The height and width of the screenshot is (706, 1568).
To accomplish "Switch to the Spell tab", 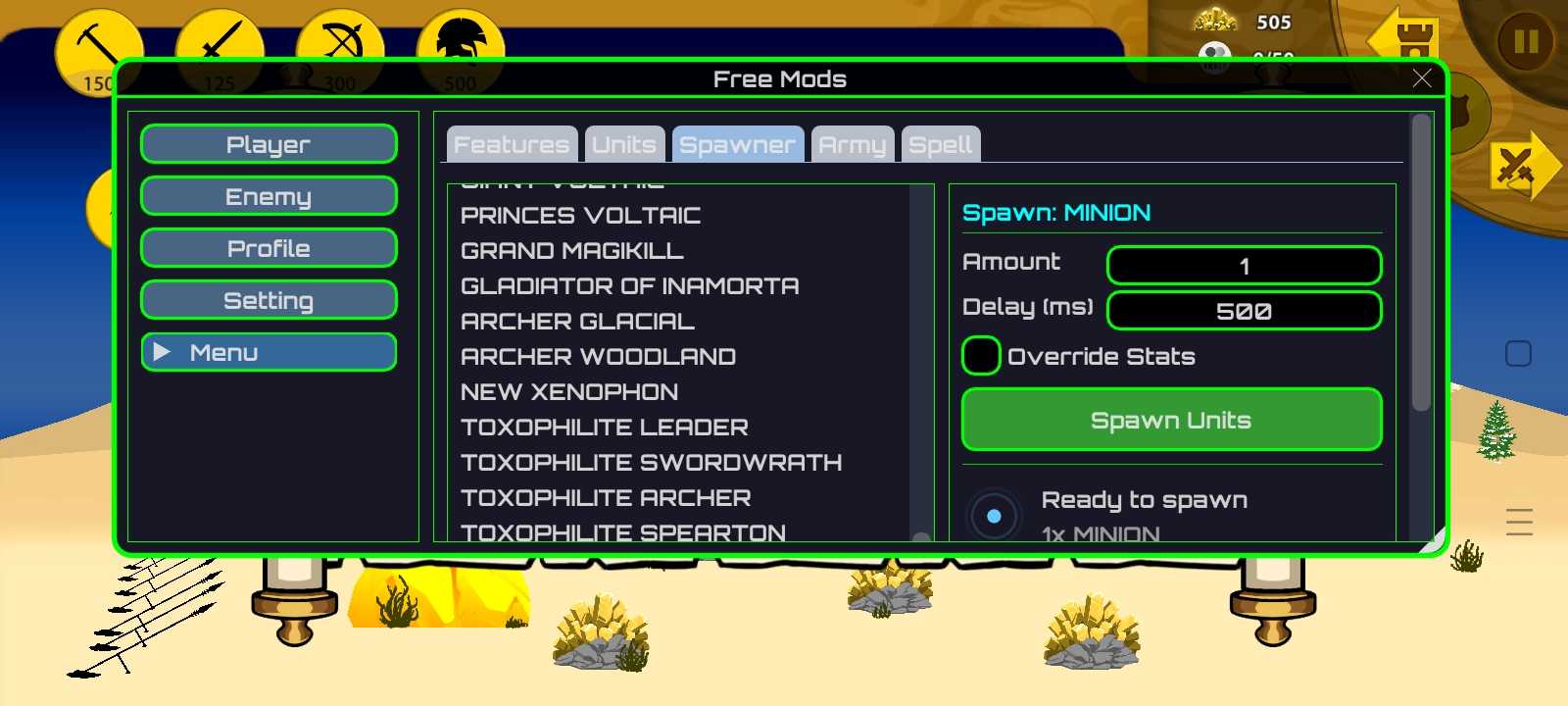I will (940, 145).
